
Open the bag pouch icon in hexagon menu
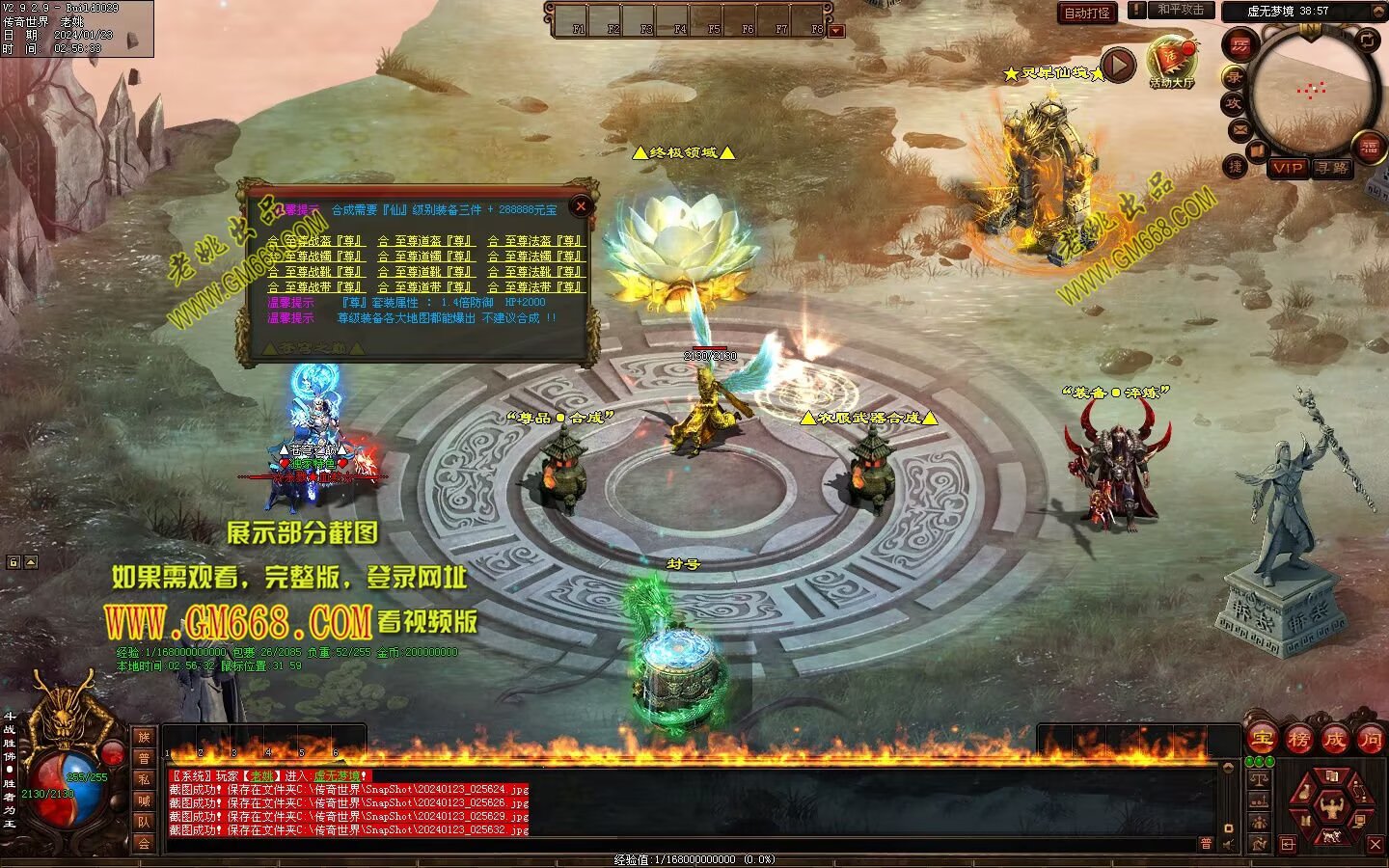1305,793
